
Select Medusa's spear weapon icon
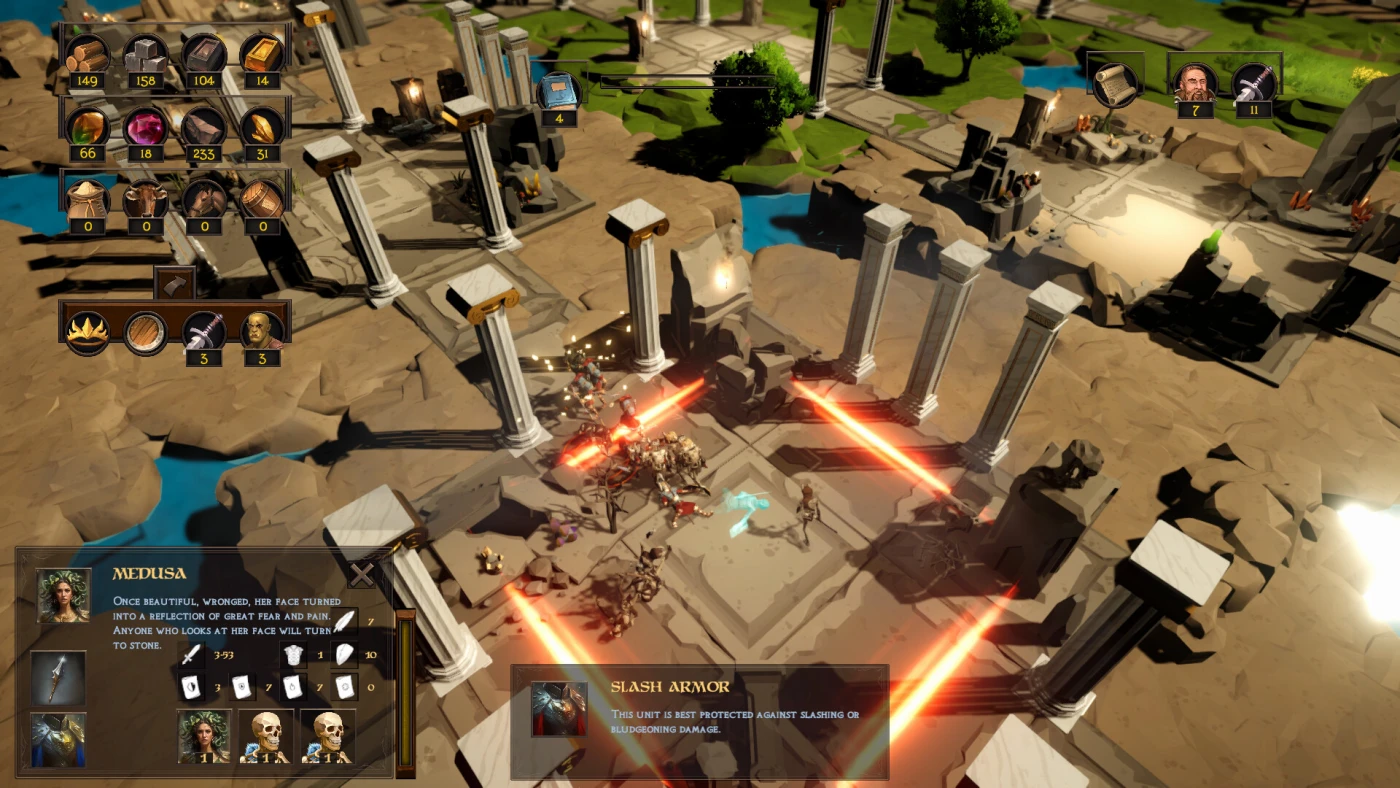(58, 677)
